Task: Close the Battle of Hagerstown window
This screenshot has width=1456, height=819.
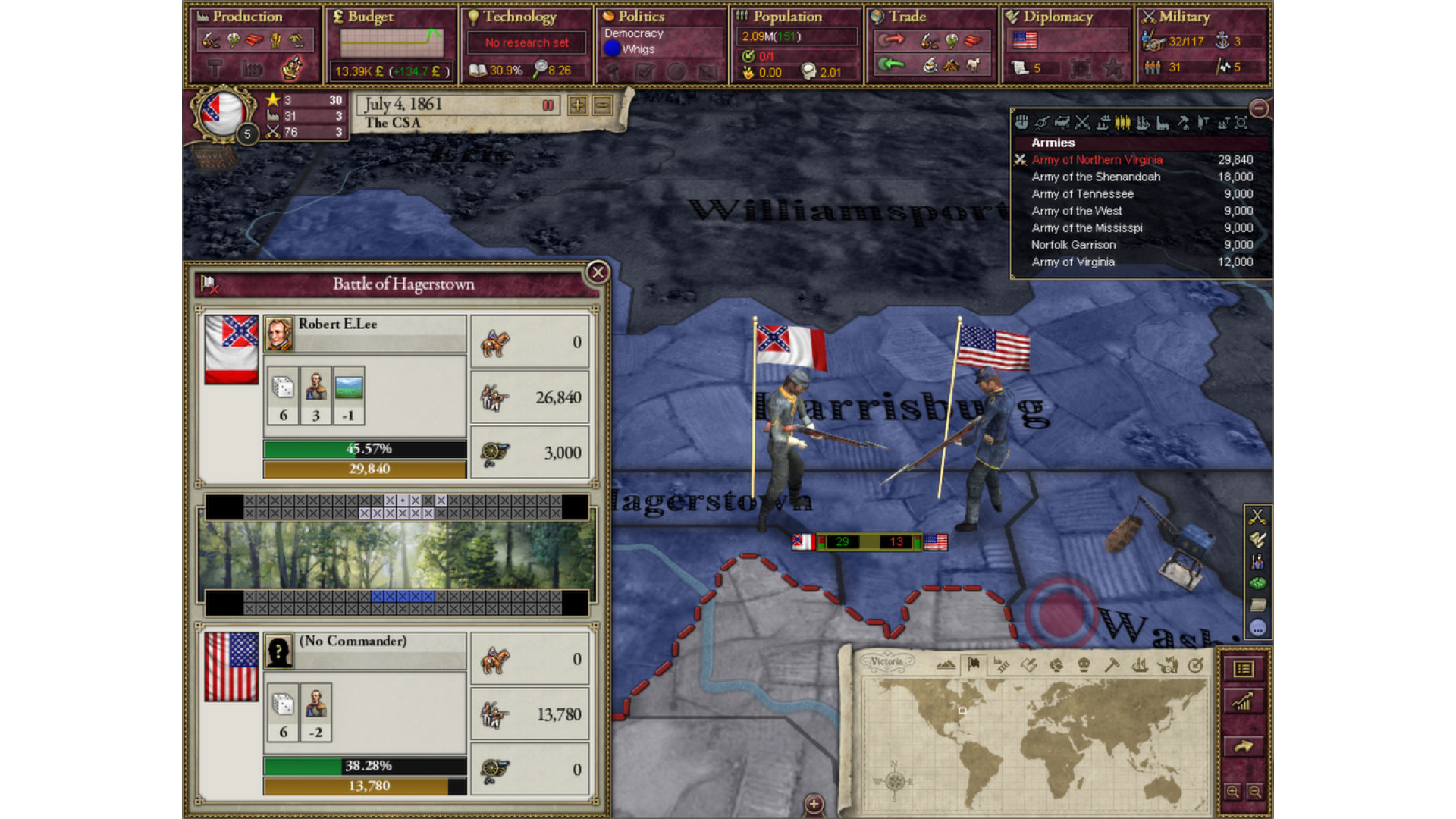Action: (x=598, y=272)
